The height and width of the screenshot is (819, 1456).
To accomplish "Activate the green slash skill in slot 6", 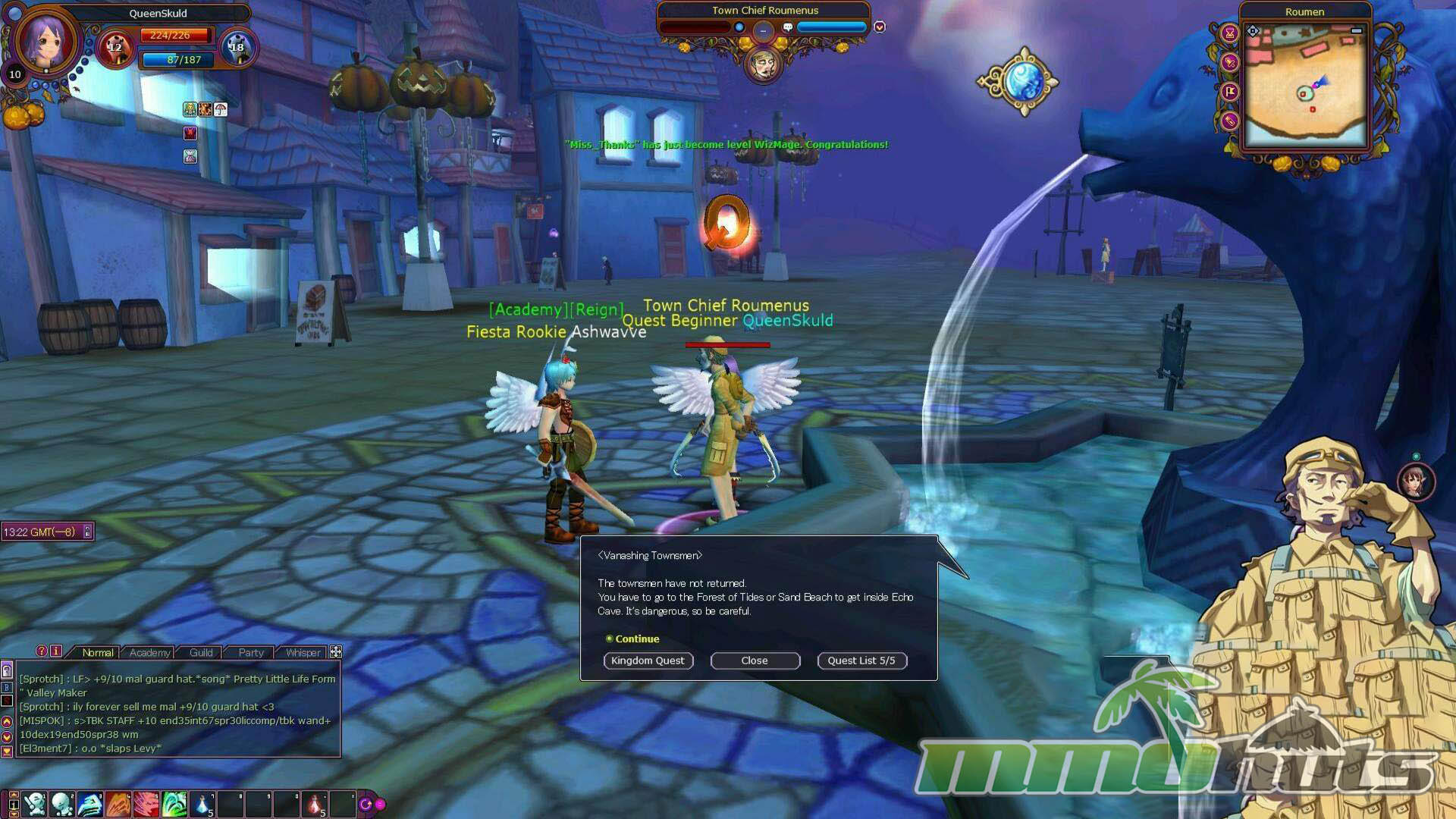I will [x=175, y=804].
